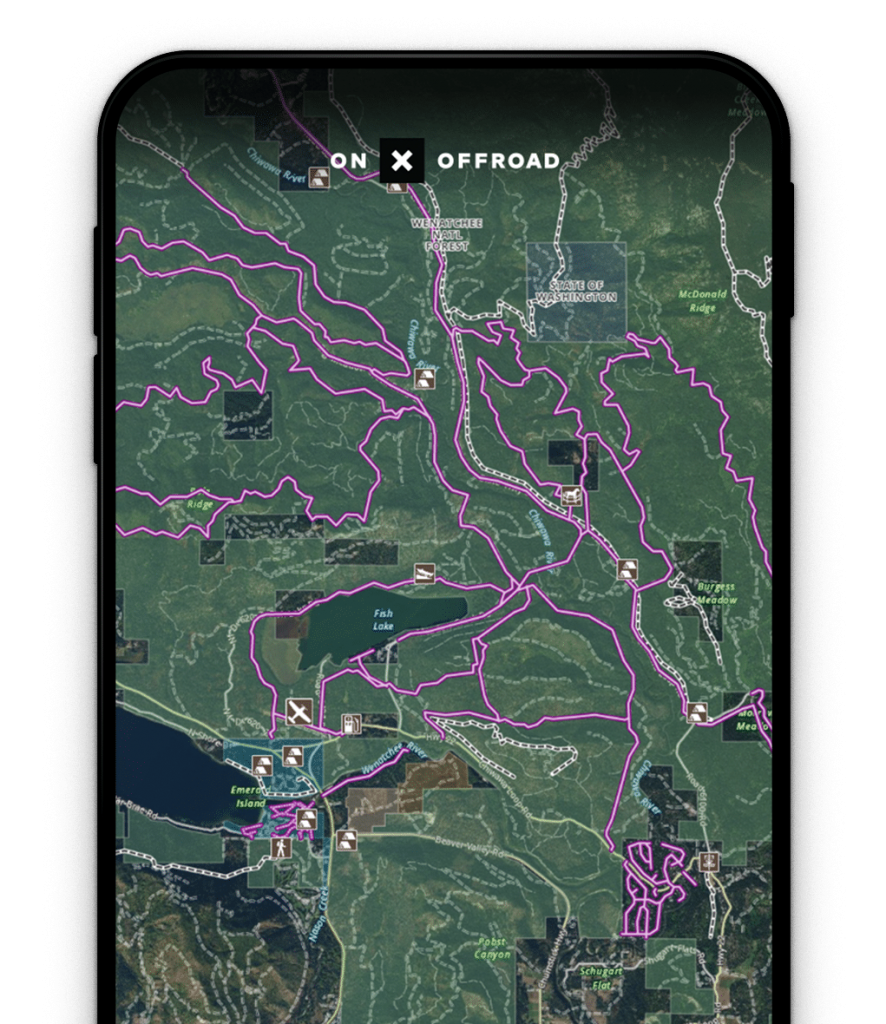Tap the onX Offroad logo
This screenshot has height=1024, width=886.
tap(402, 161)
